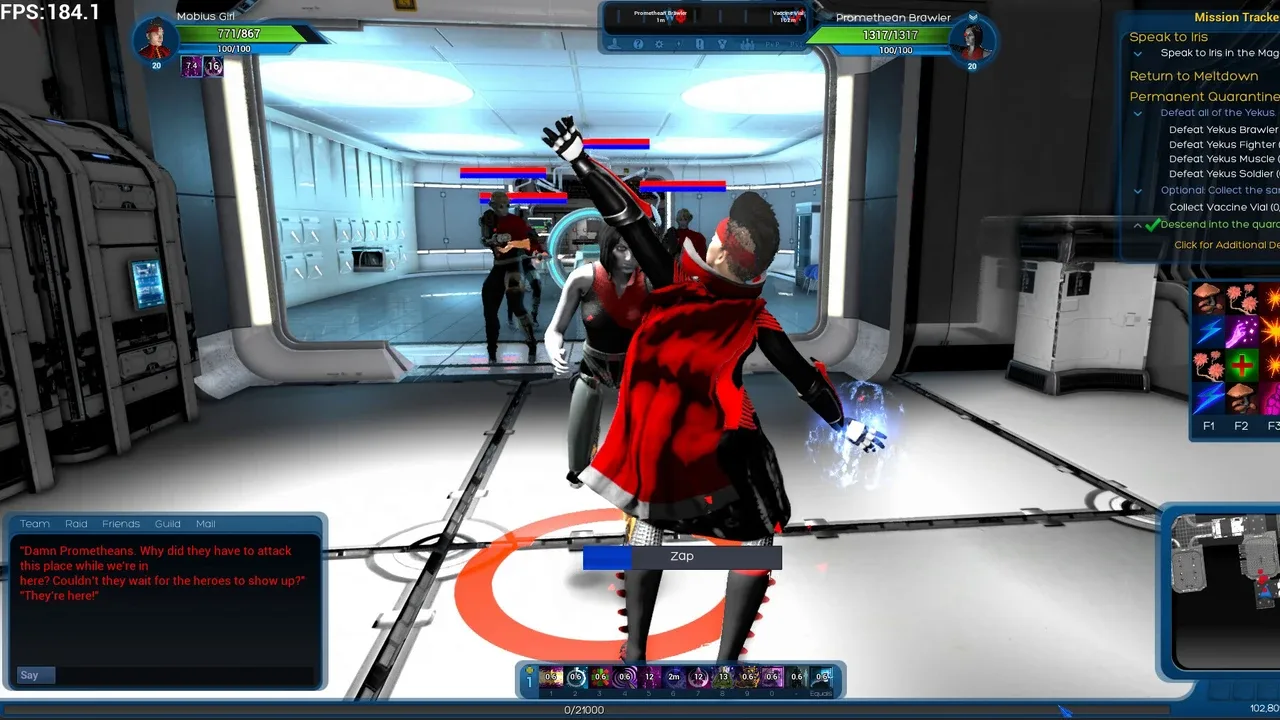Show the Guild chat tab

click(x=168, y=524)
